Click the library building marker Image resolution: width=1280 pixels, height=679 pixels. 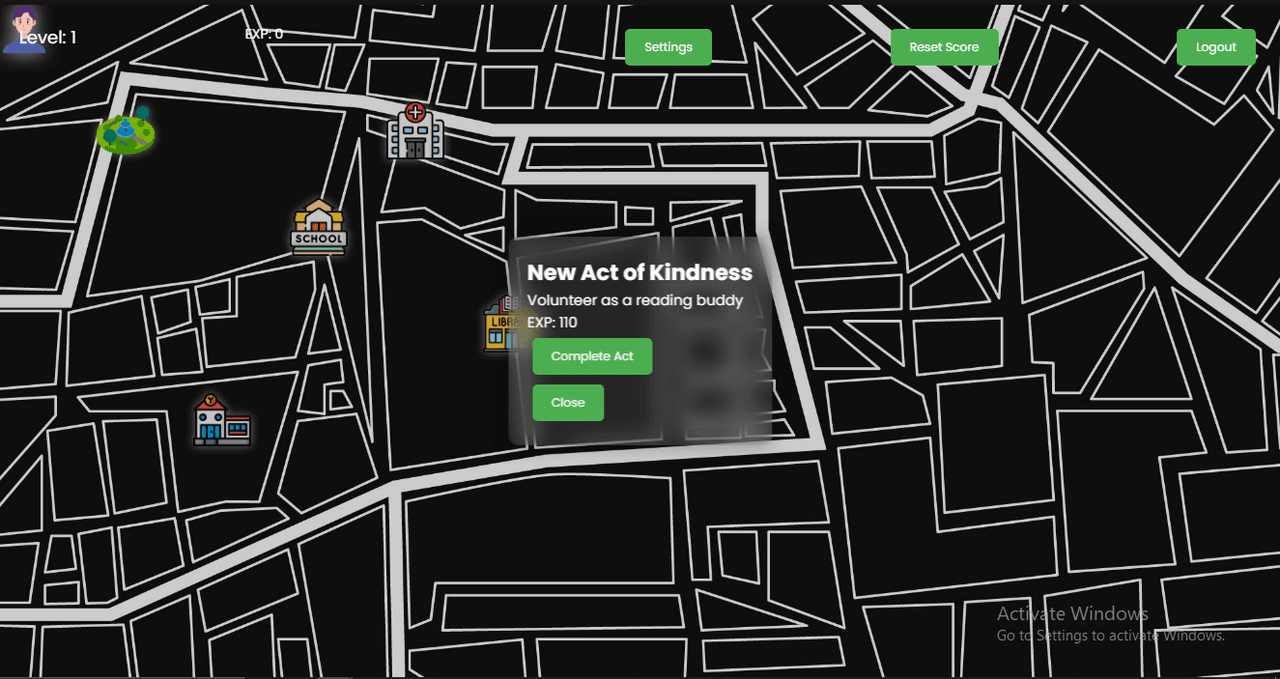point(497,324)
